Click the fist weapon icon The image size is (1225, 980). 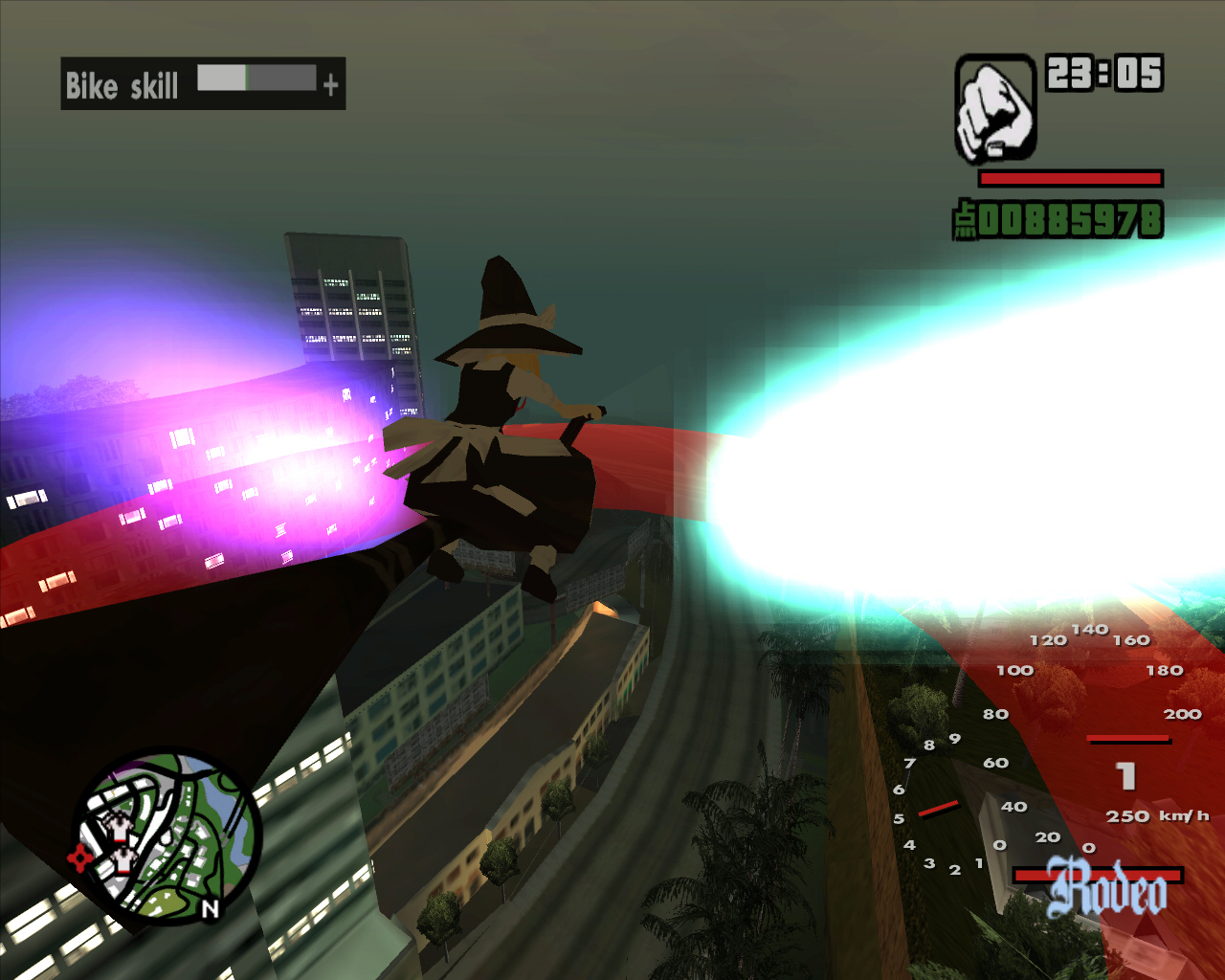tap(995, 107)
